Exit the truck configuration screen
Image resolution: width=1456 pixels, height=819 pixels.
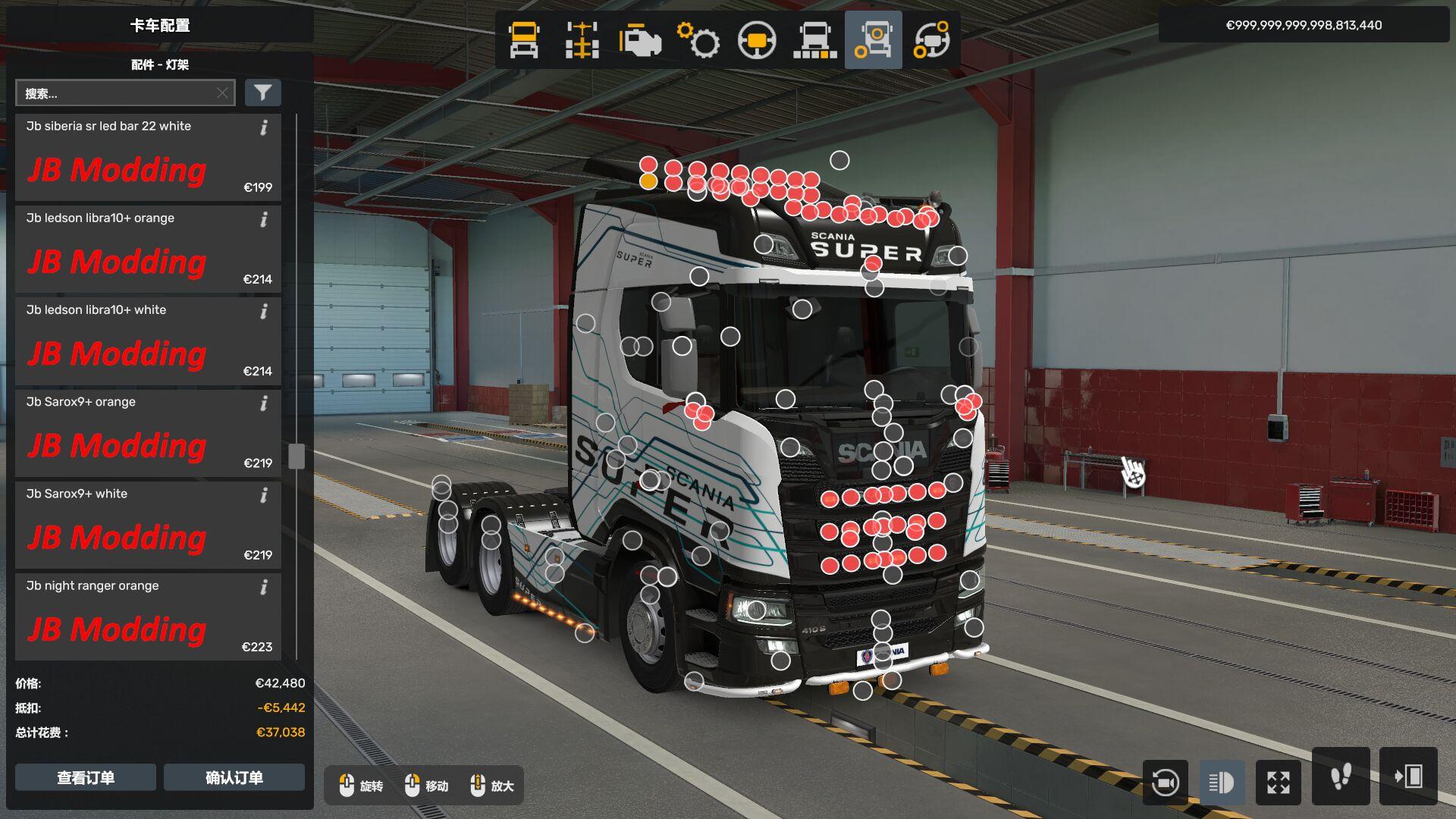pyautogui.click(x=1408, y=777)
